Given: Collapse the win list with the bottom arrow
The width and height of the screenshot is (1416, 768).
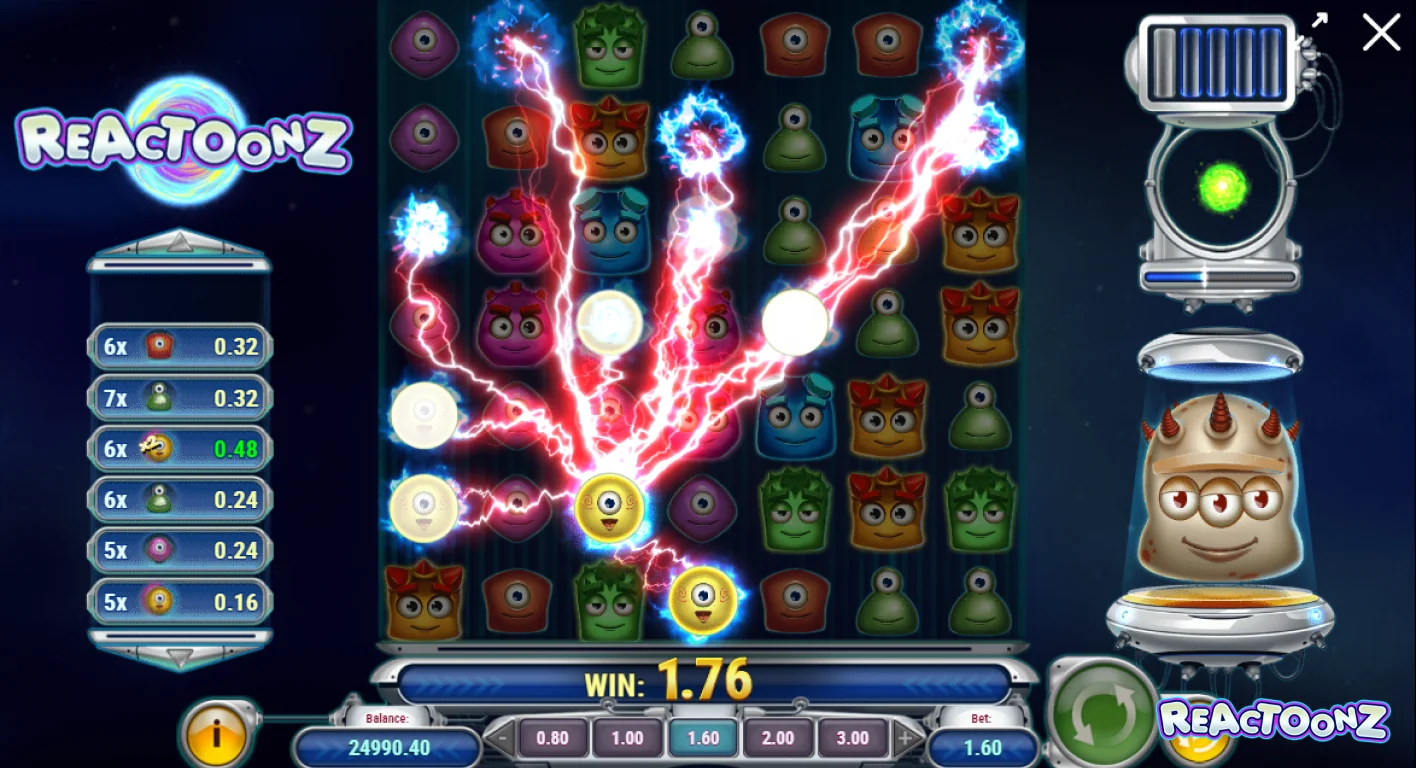Looking at the screenshot, I should click(178, 657).
